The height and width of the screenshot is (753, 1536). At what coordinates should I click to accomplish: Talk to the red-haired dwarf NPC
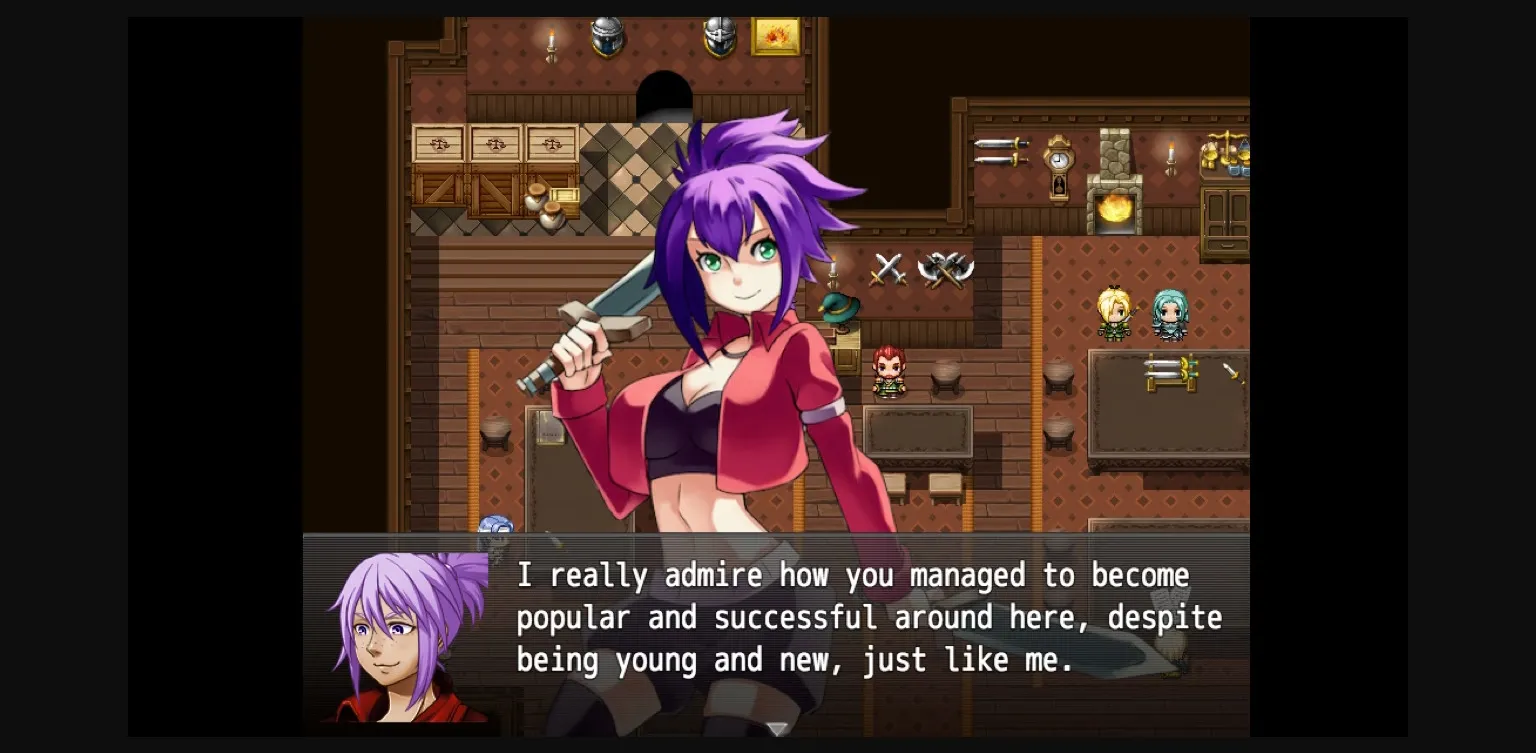[888, 372]
